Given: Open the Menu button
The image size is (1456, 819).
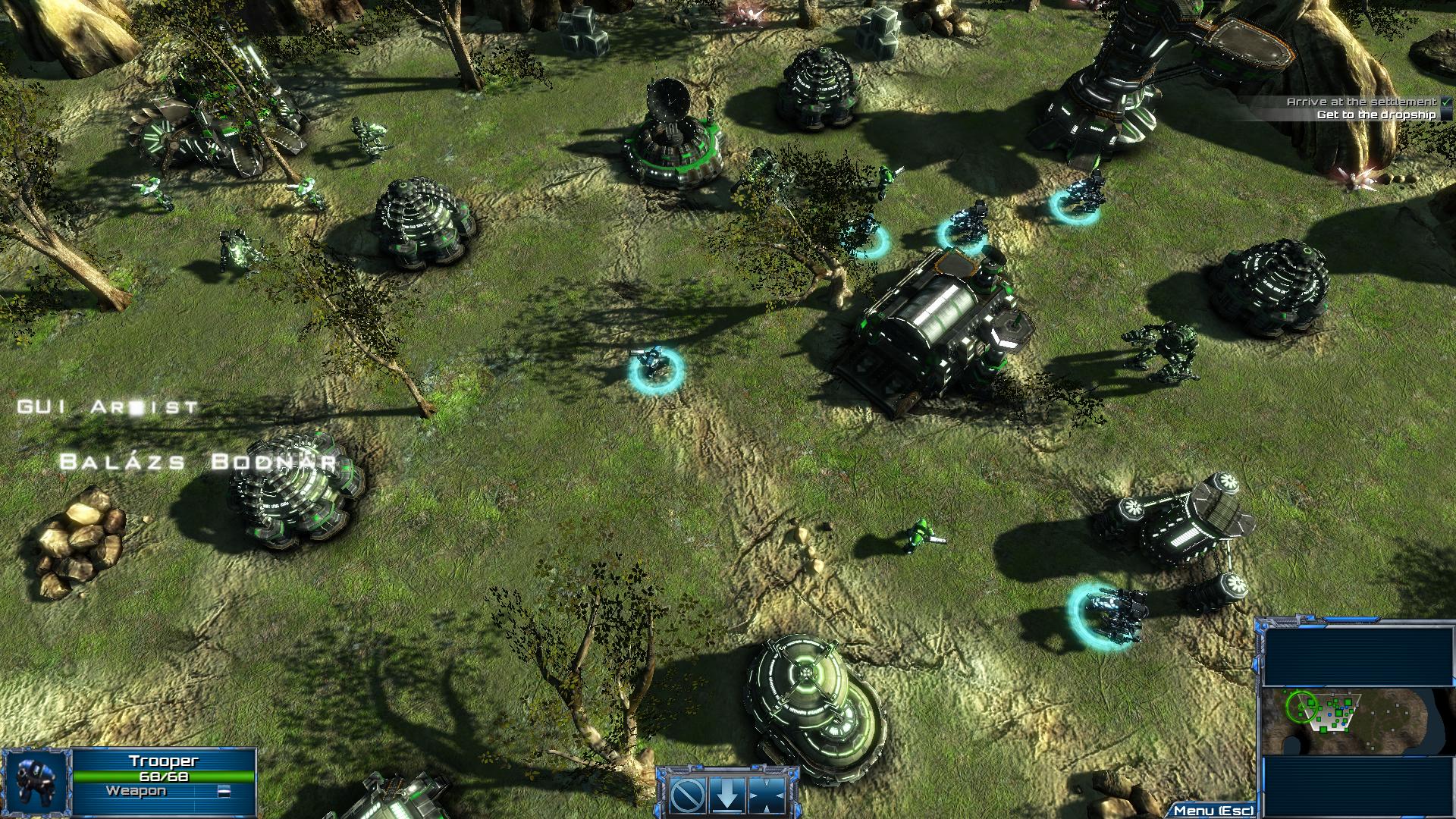Looking at the screenshot, I should click(x=1213, y=811).
